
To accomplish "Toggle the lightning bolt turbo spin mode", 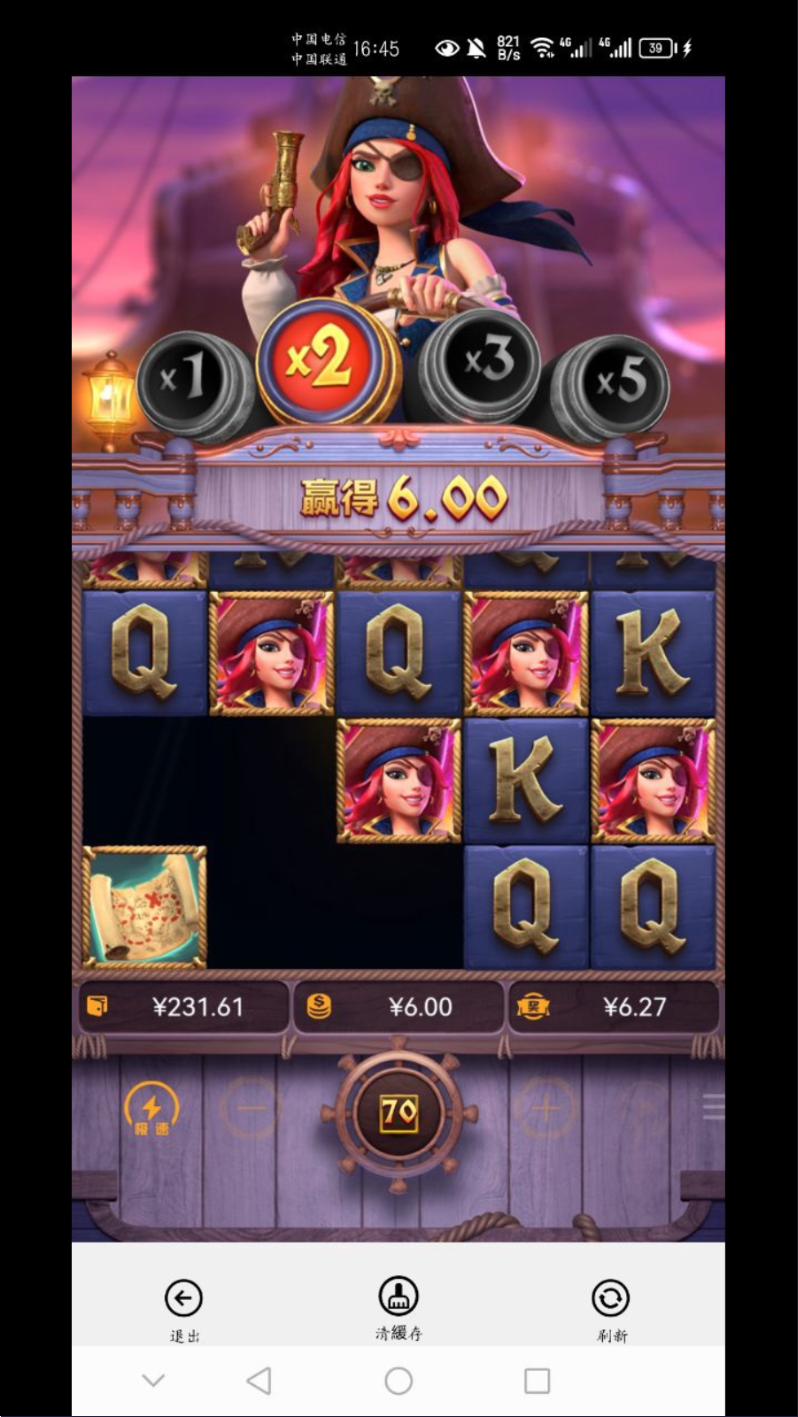I will 151,1109.
